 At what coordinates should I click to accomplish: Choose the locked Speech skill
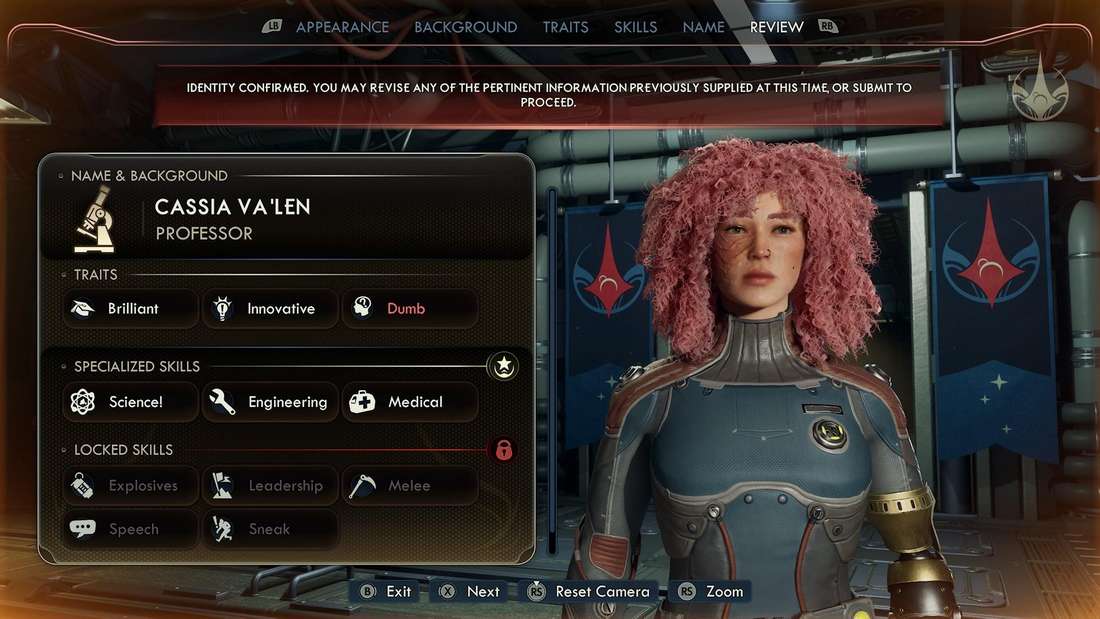pyautogui.click(x=131, y=529)
